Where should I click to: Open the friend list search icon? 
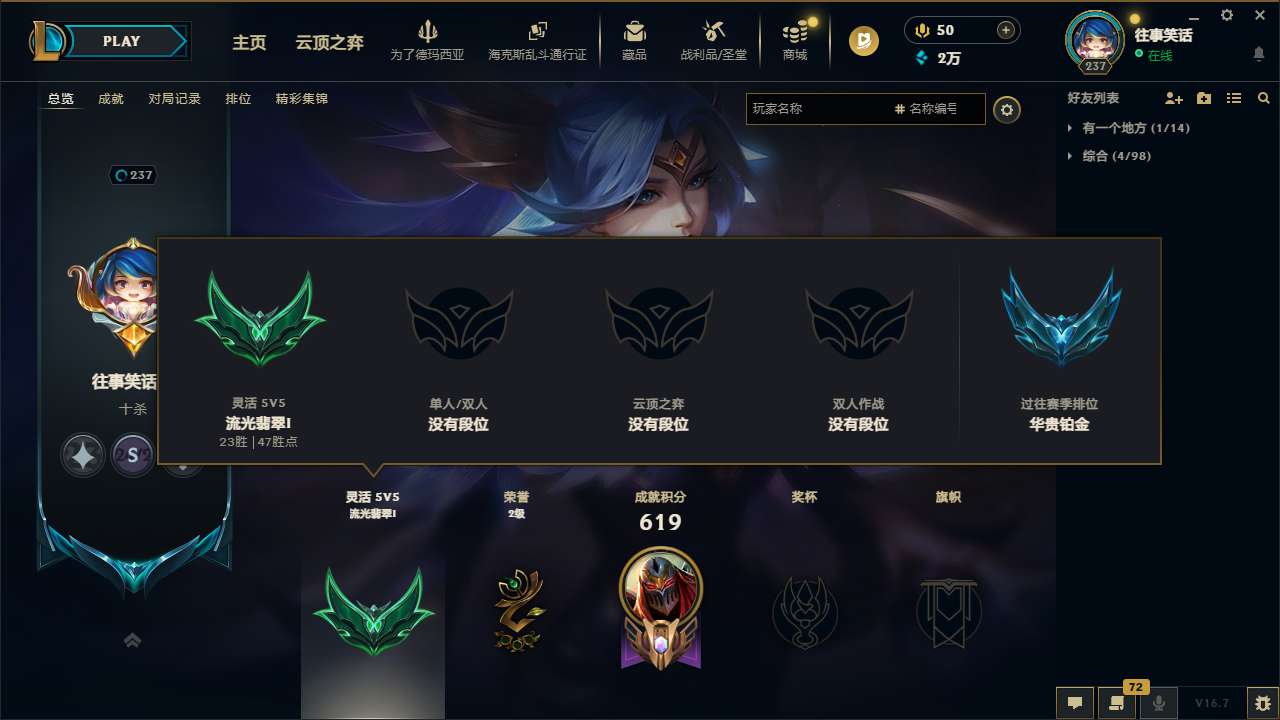tap(1263, 98)
